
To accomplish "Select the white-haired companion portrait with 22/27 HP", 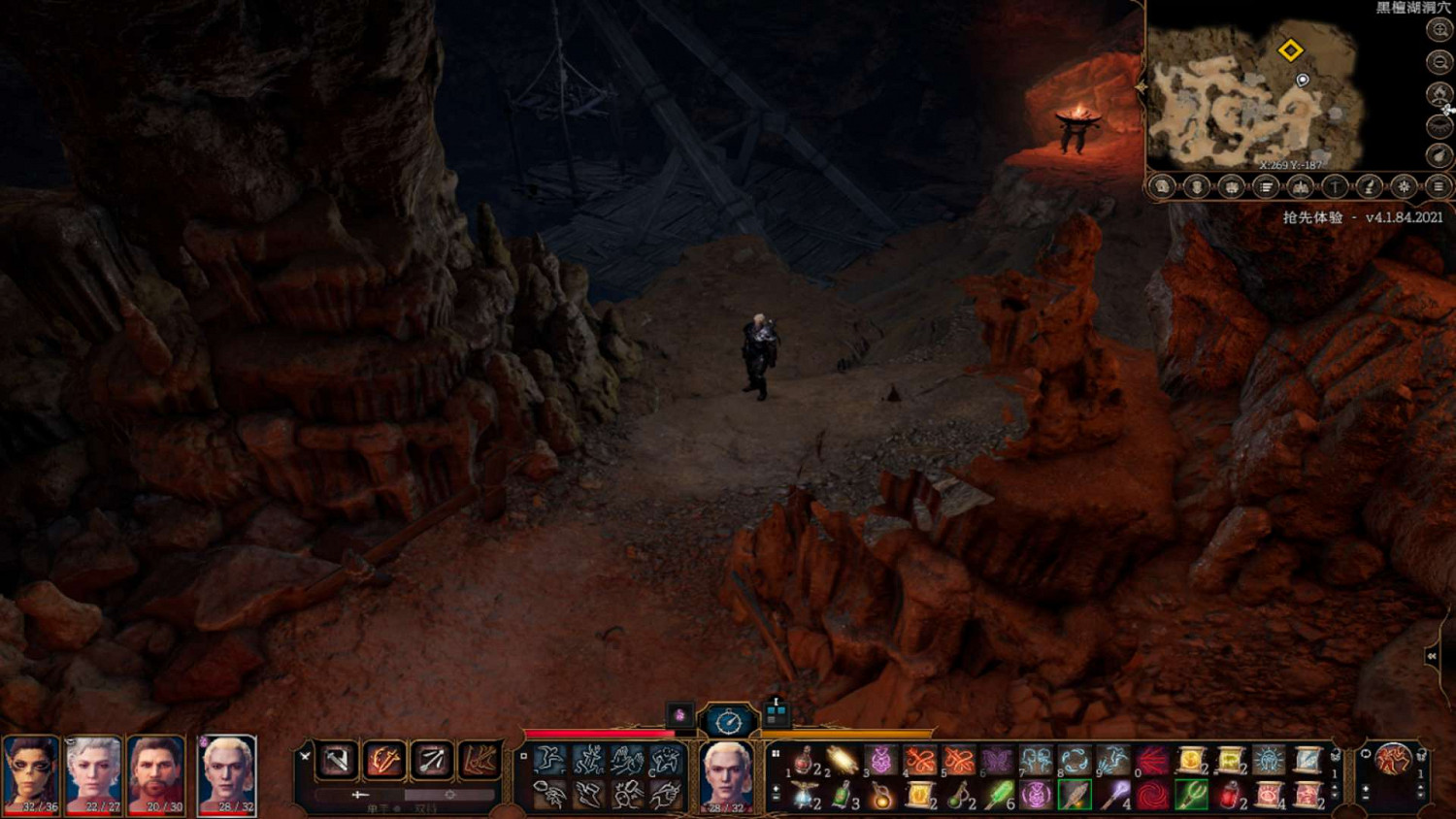I will tap(94, 774).
